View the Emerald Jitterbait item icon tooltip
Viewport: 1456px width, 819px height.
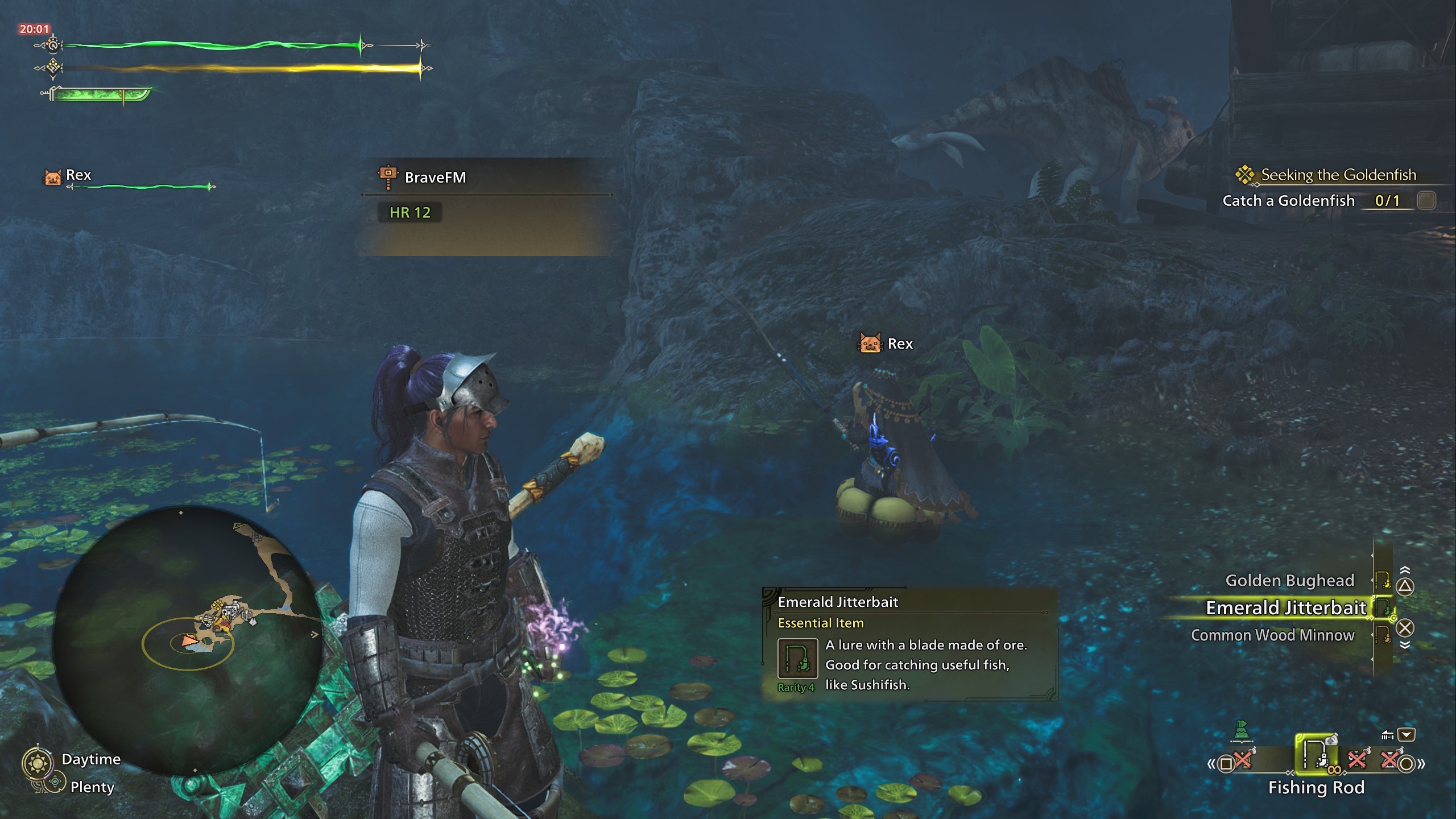797,659
